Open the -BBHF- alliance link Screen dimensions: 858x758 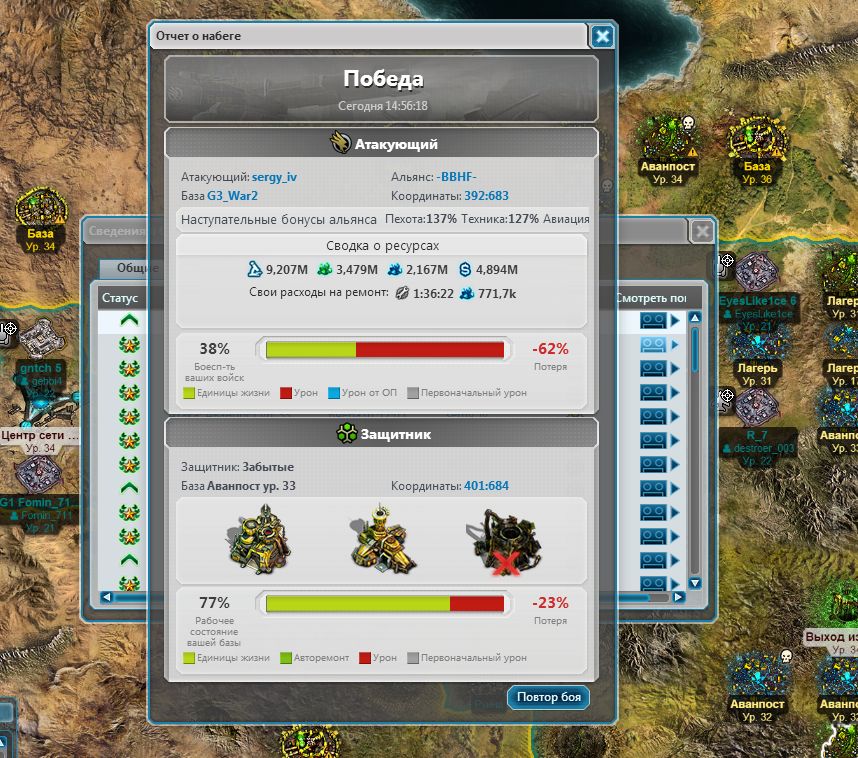tap(457, 177)
